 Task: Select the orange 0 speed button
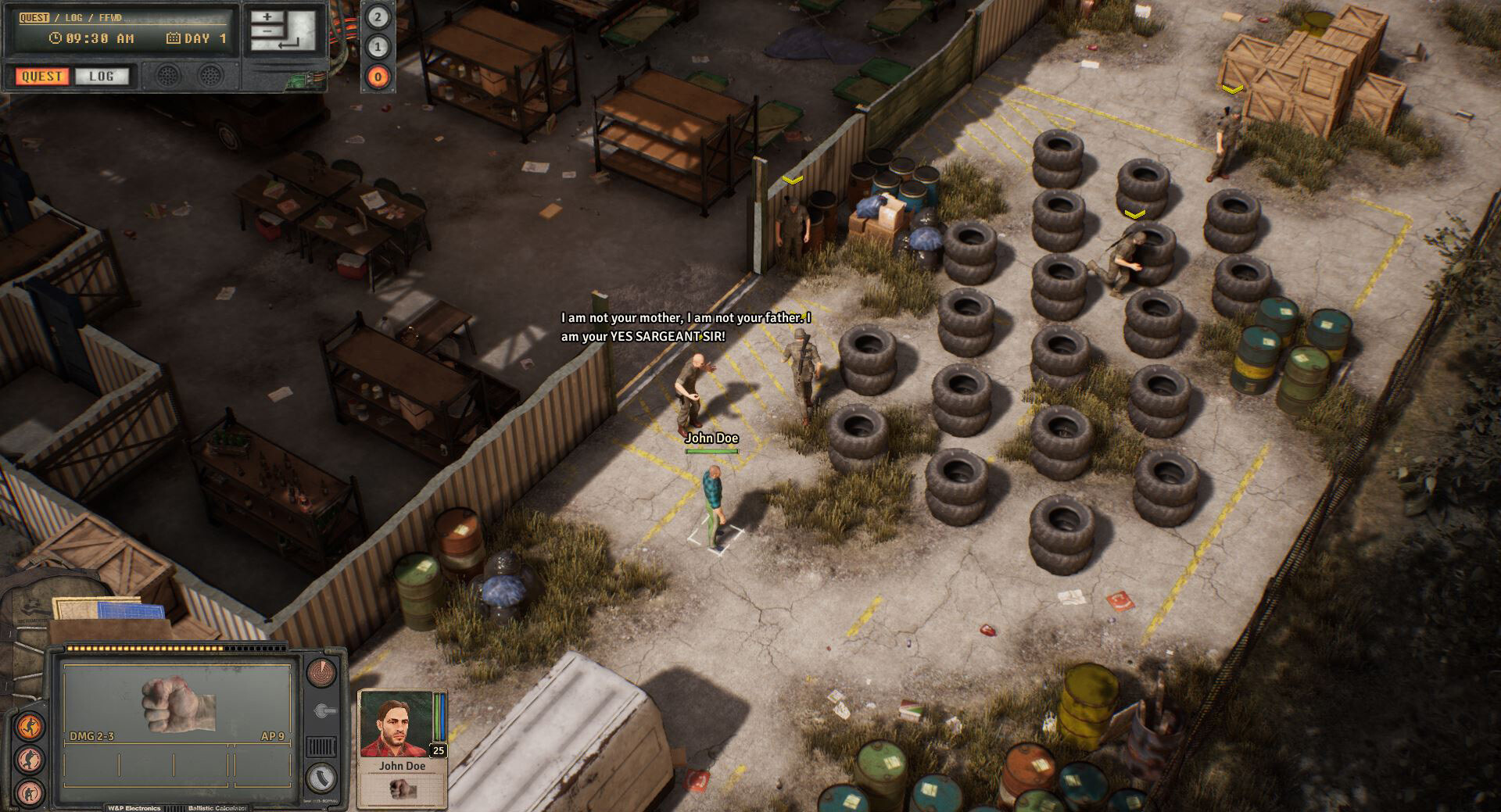(x=378, y=77)
